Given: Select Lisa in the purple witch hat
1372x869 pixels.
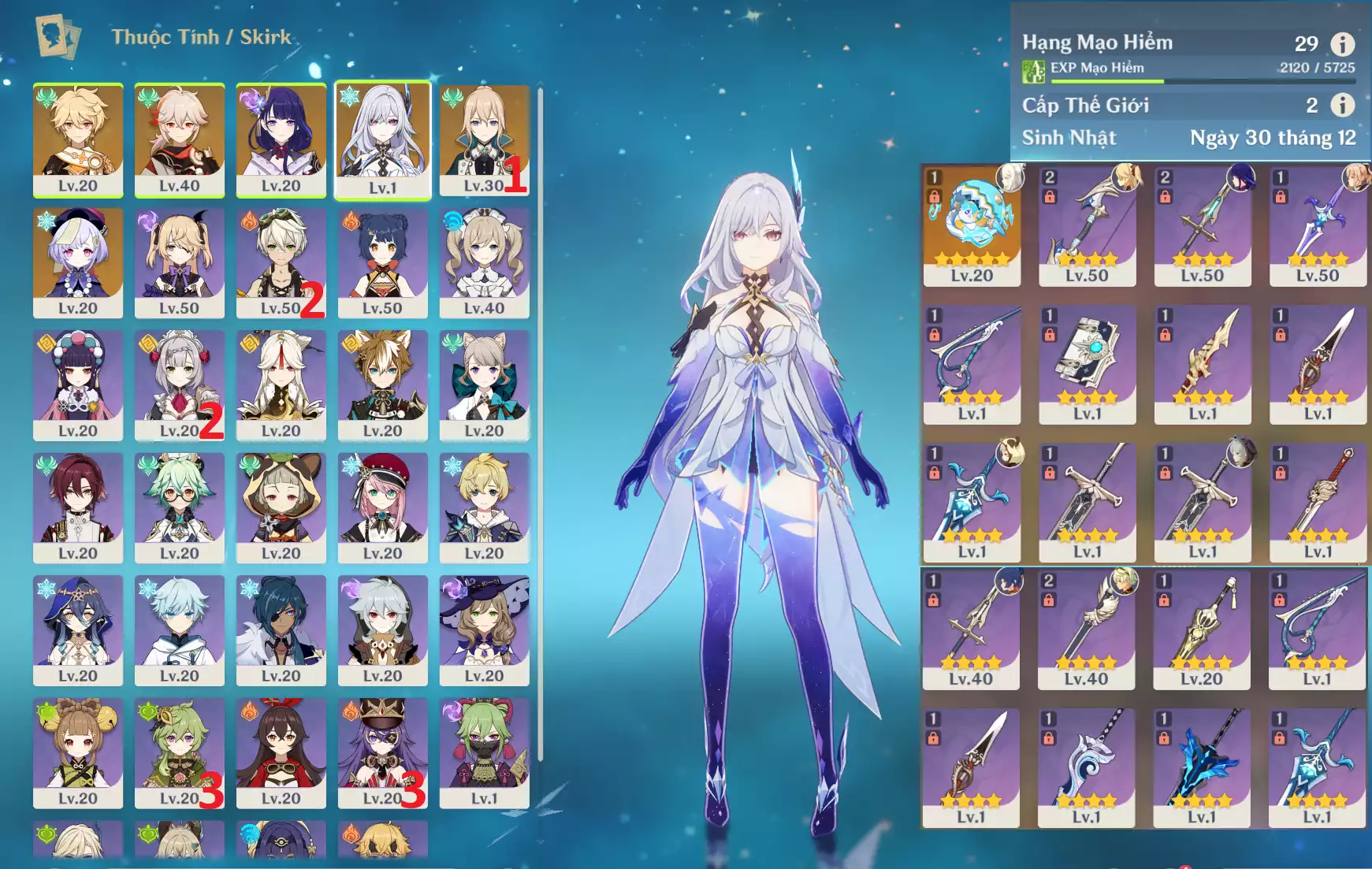Looking at the screenshot, I should click(484, 629).
